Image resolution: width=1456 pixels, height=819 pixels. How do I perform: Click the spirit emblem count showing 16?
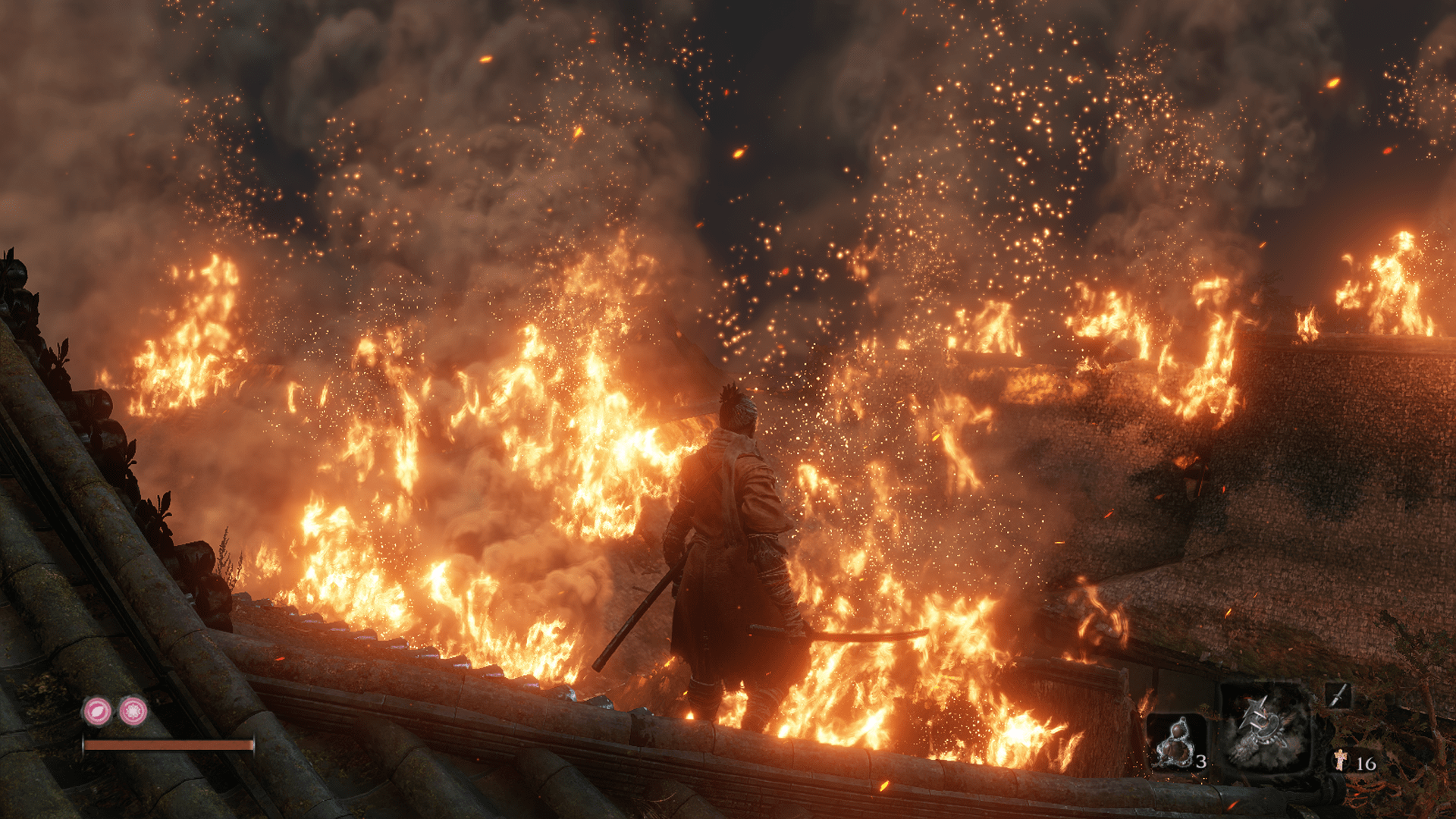tap(1367, 763)
